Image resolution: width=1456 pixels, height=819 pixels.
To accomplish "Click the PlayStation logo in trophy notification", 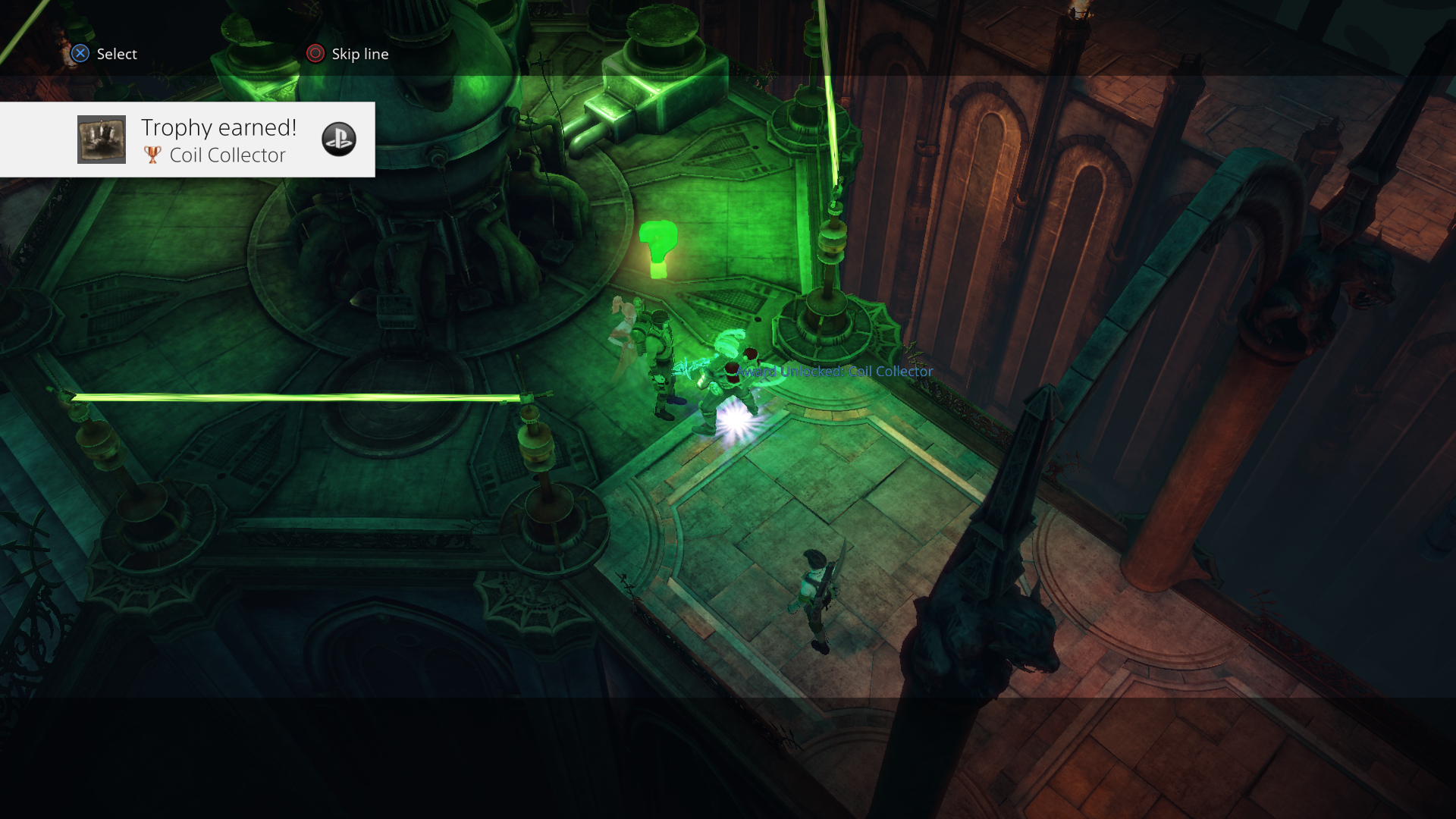I will (x=340, y=140).
